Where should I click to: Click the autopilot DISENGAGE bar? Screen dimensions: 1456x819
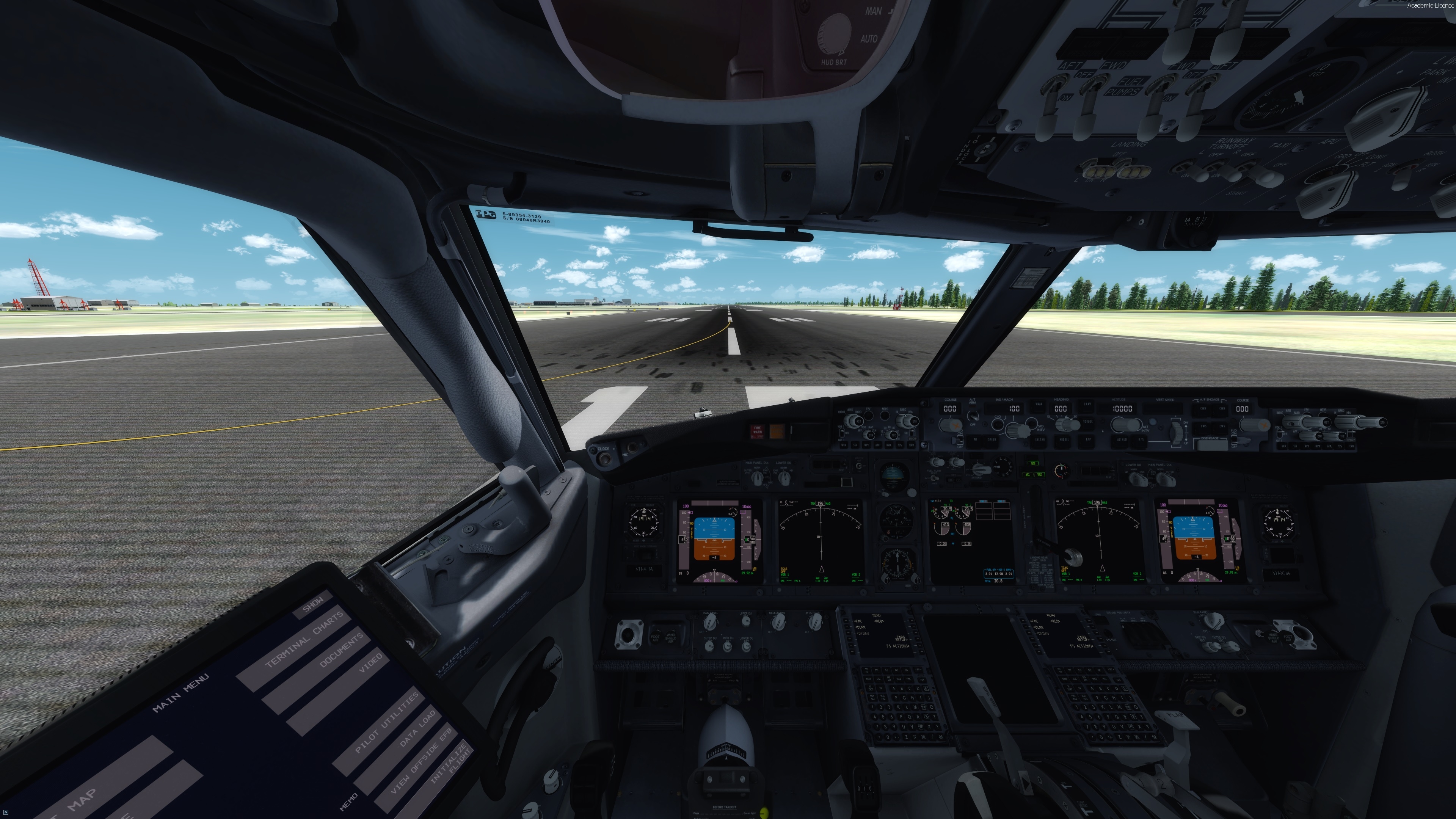click(1210, 444)
